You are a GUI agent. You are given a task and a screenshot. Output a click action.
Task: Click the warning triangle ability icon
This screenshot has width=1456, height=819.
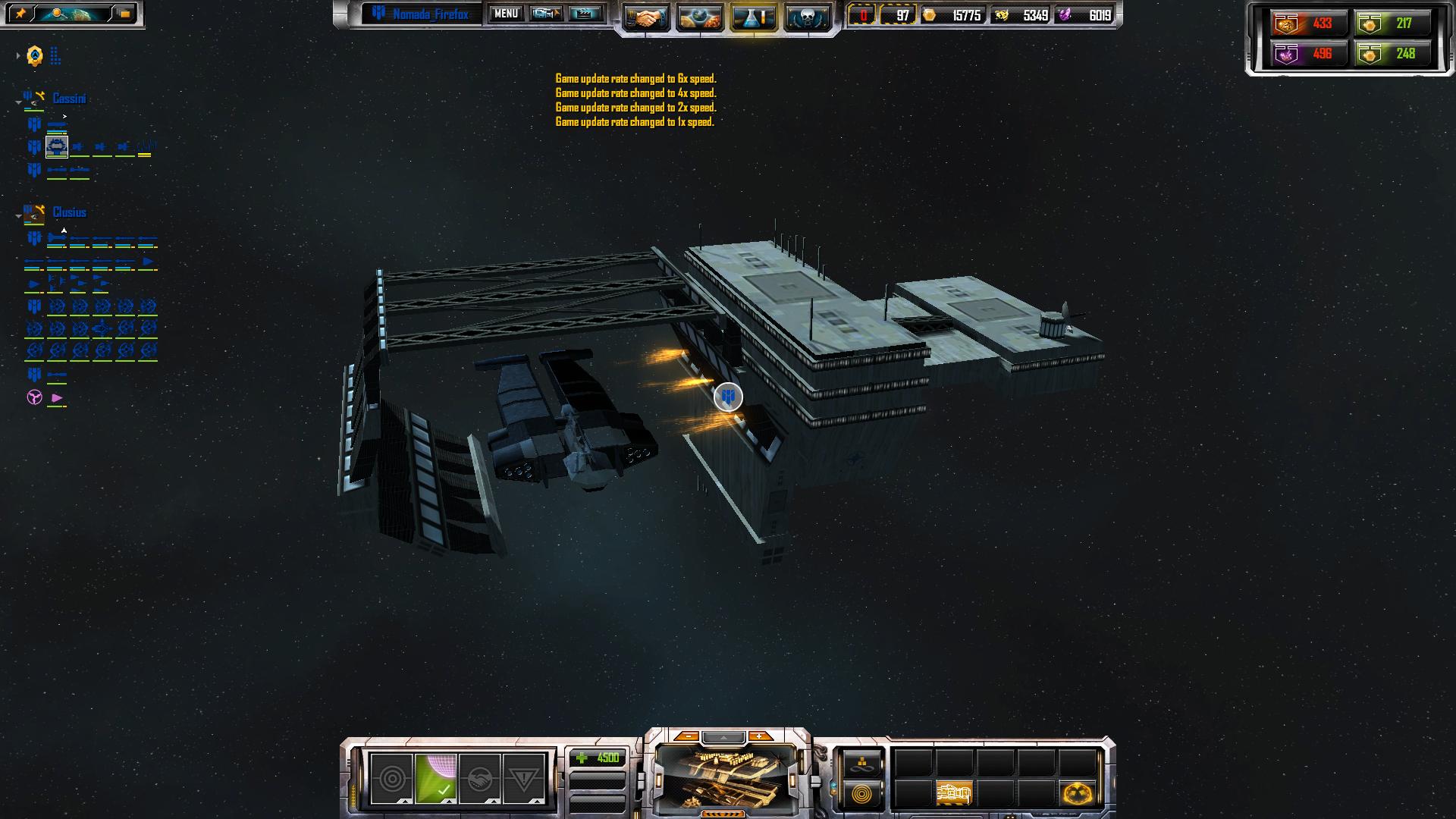pyautogui.click(x=523, y=779)
